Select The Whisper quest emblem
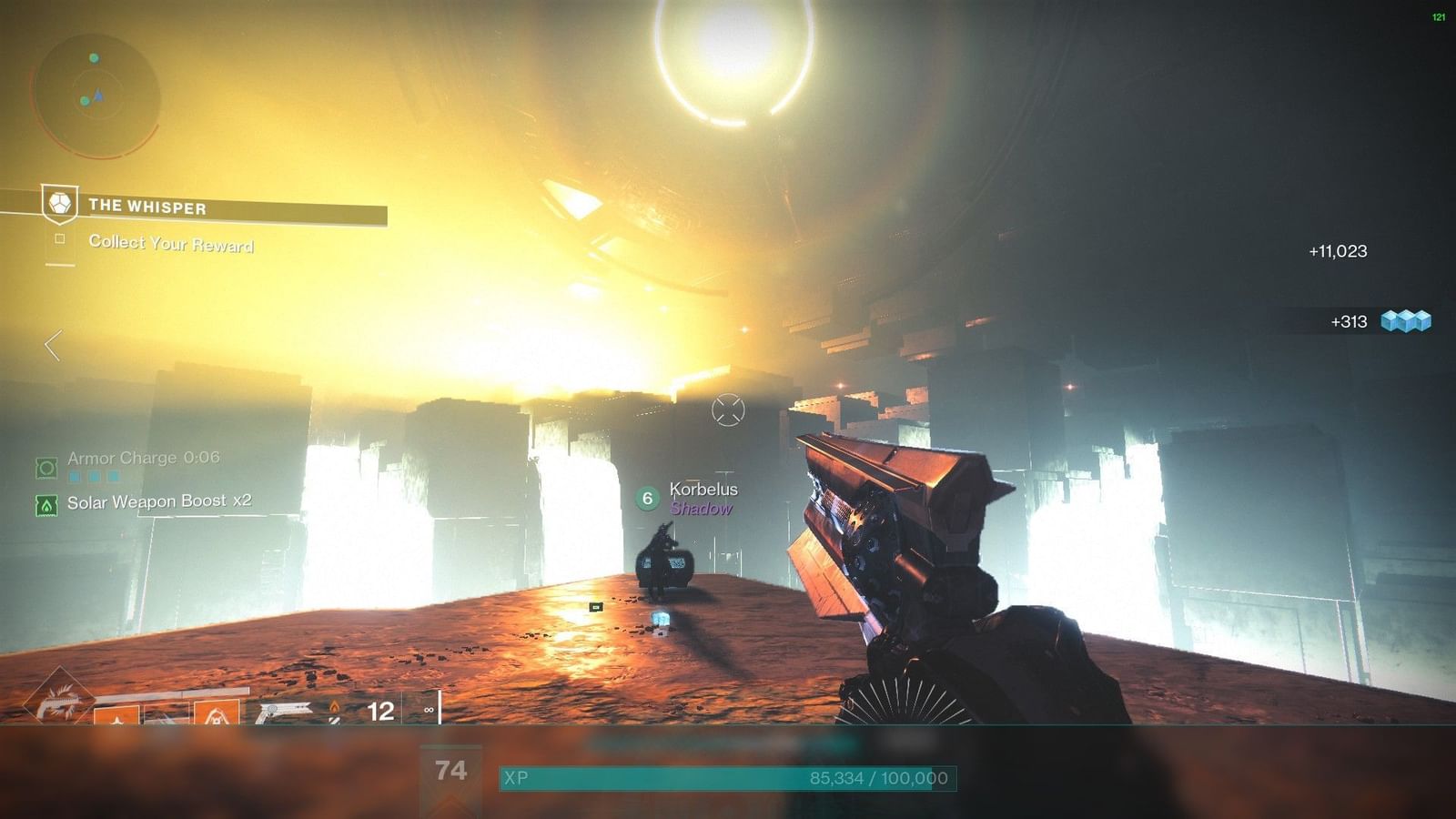1456x819 pixels. click(58, 205)
